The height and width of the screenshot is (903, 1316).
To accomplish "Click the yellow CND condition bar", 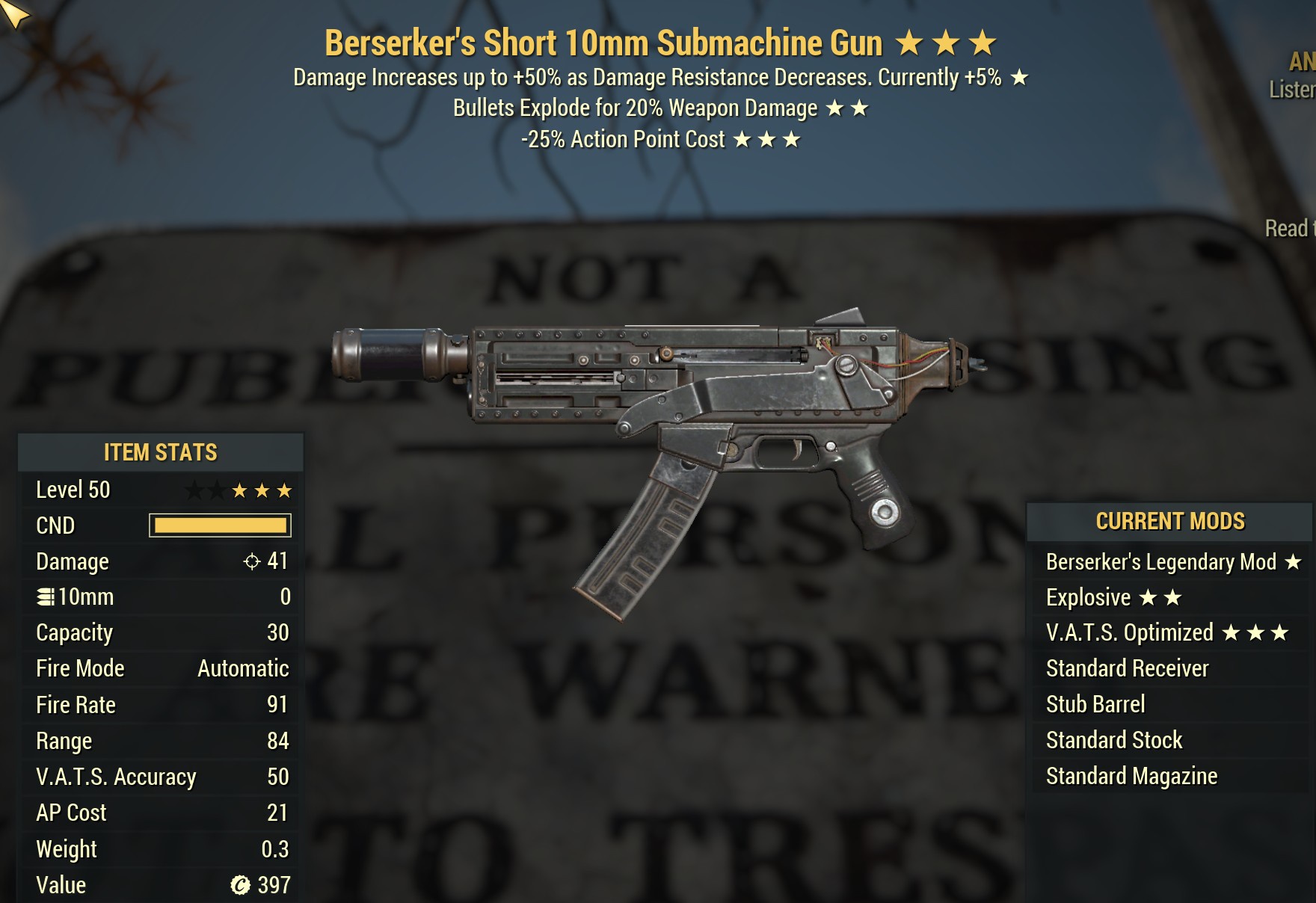I will pyautogui.click(x=220, y=526).
